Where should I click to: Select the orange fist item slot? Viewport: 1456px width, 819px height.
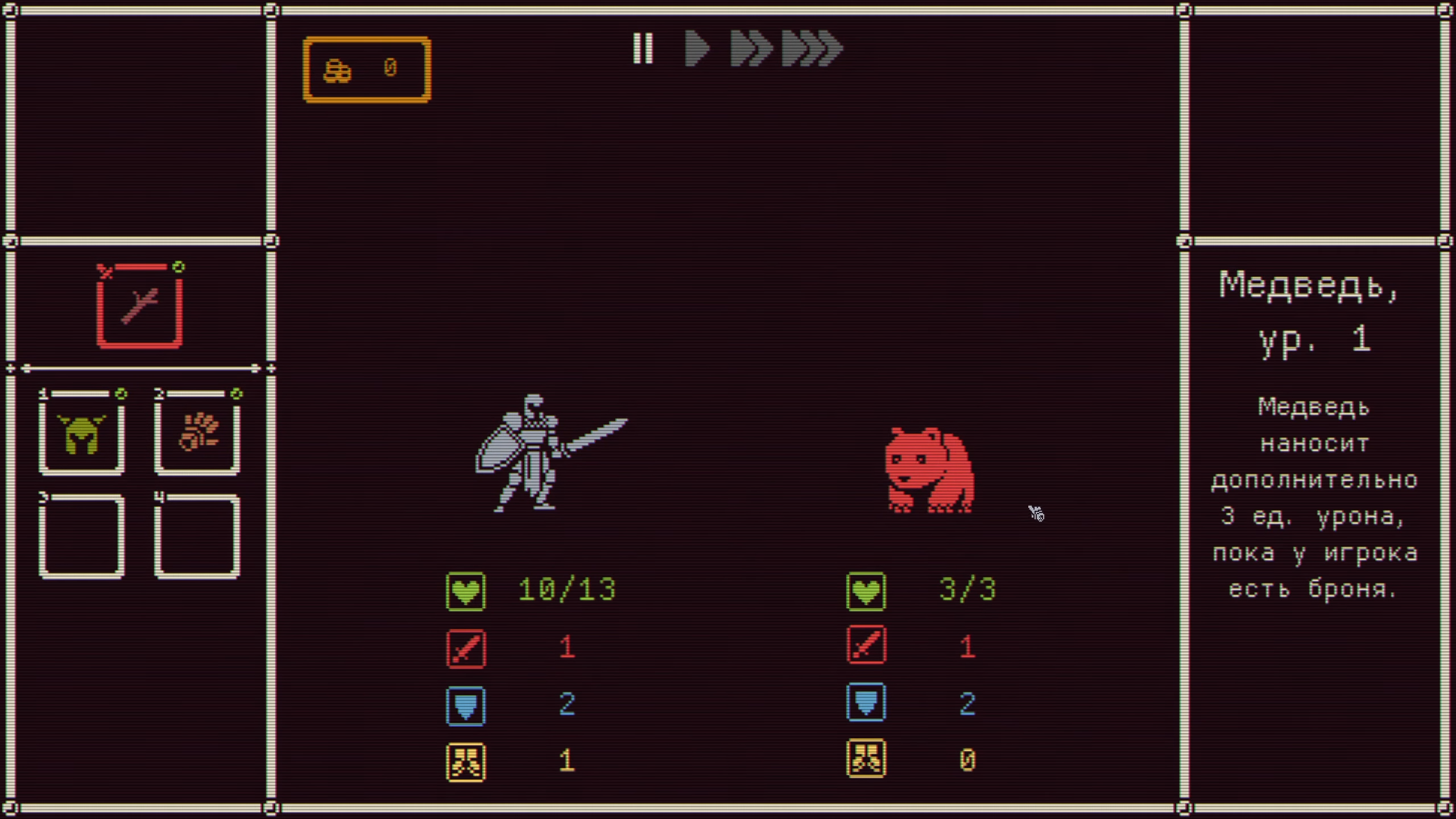[197, 434]
